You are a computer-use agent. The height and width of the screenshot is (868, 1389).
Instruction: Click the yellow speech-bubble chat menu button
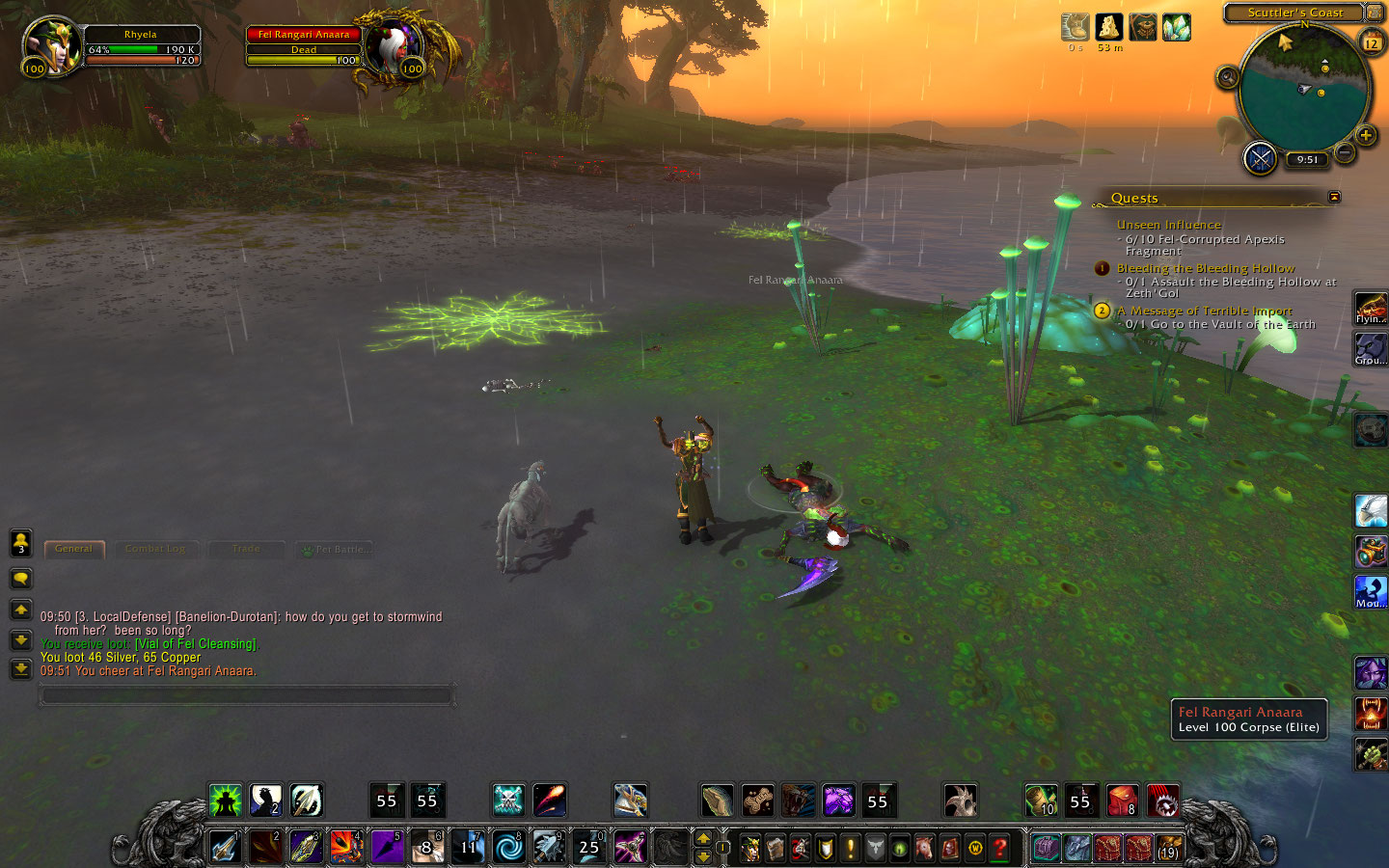point(20,579)
